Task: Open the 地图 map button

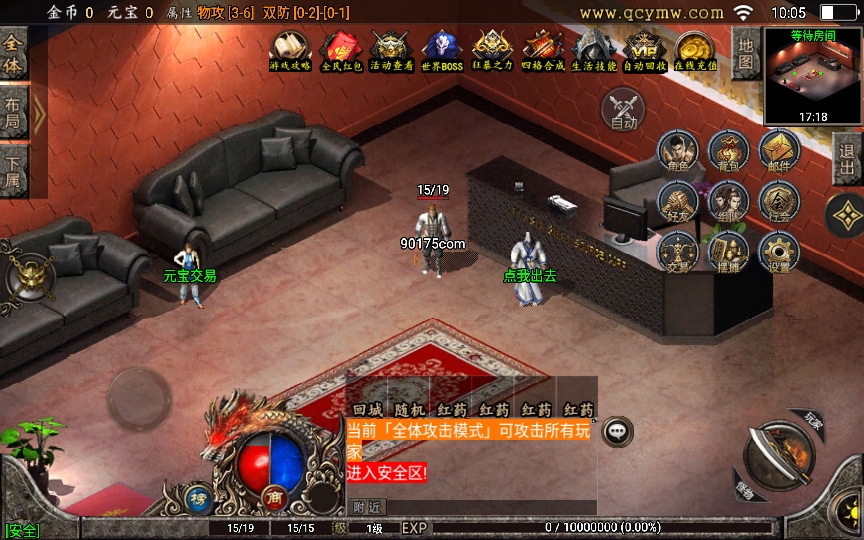Action: [745, 54]
